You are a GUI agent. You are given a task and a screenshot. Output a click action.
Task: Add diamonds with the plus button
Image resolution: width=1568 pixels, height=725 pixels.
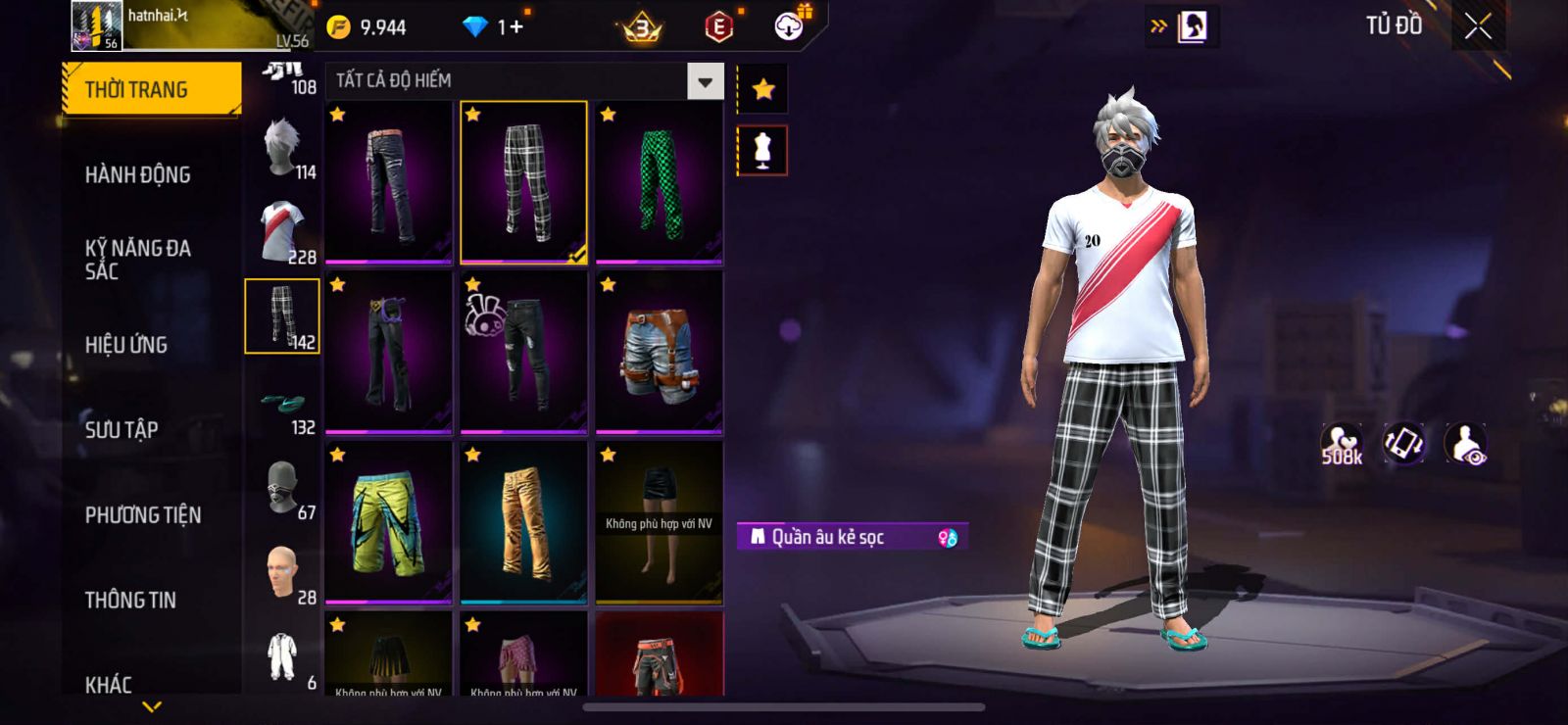[515, 27]
